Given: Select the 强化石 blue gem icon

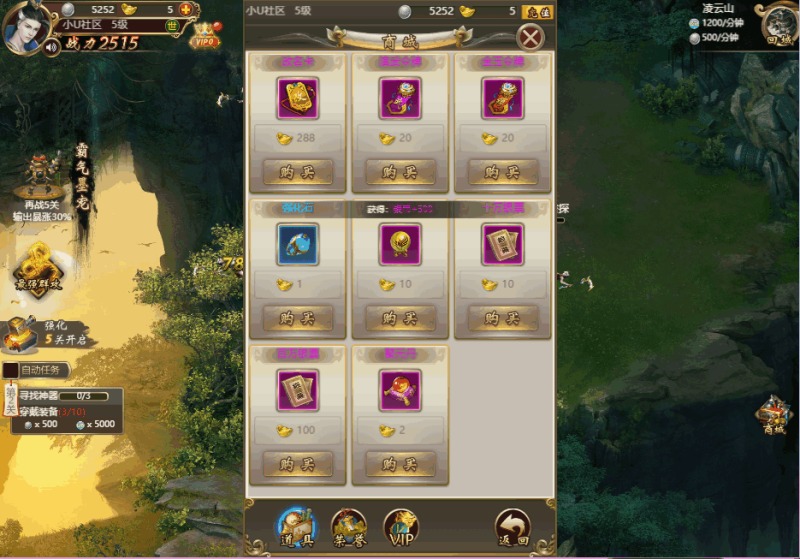Looking at the screenshot, I should point(298,244).
